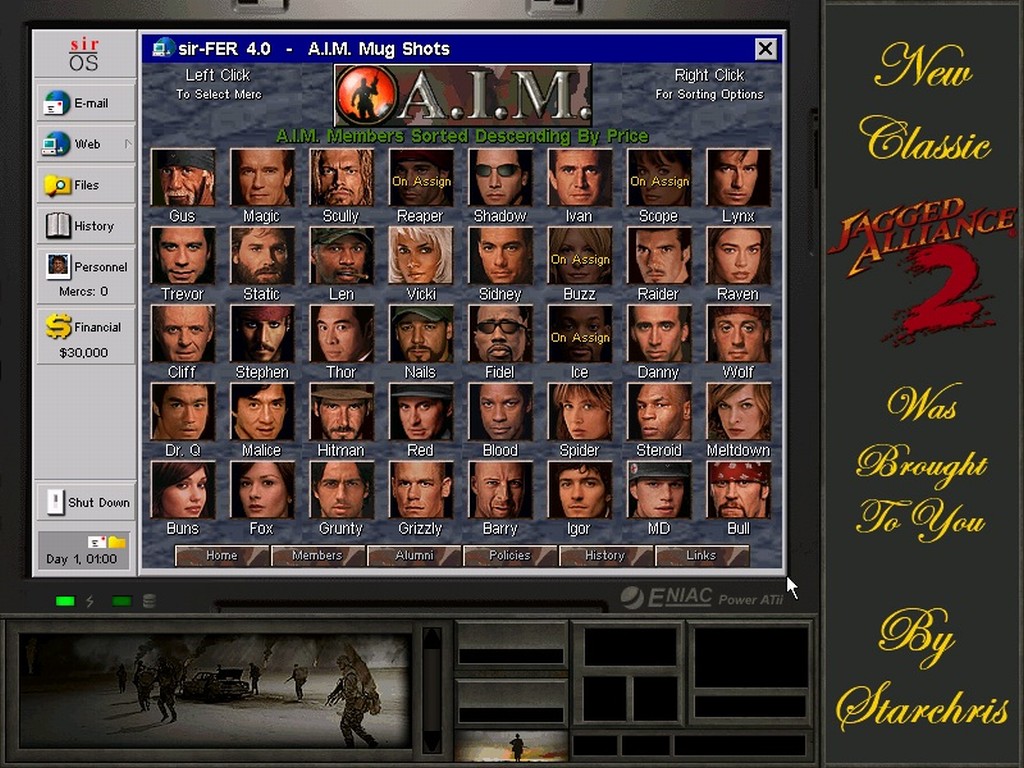Viewport: 1024px width, 768px height.
Task: Choose Fidel's mug shot
Action: (500, 334)
